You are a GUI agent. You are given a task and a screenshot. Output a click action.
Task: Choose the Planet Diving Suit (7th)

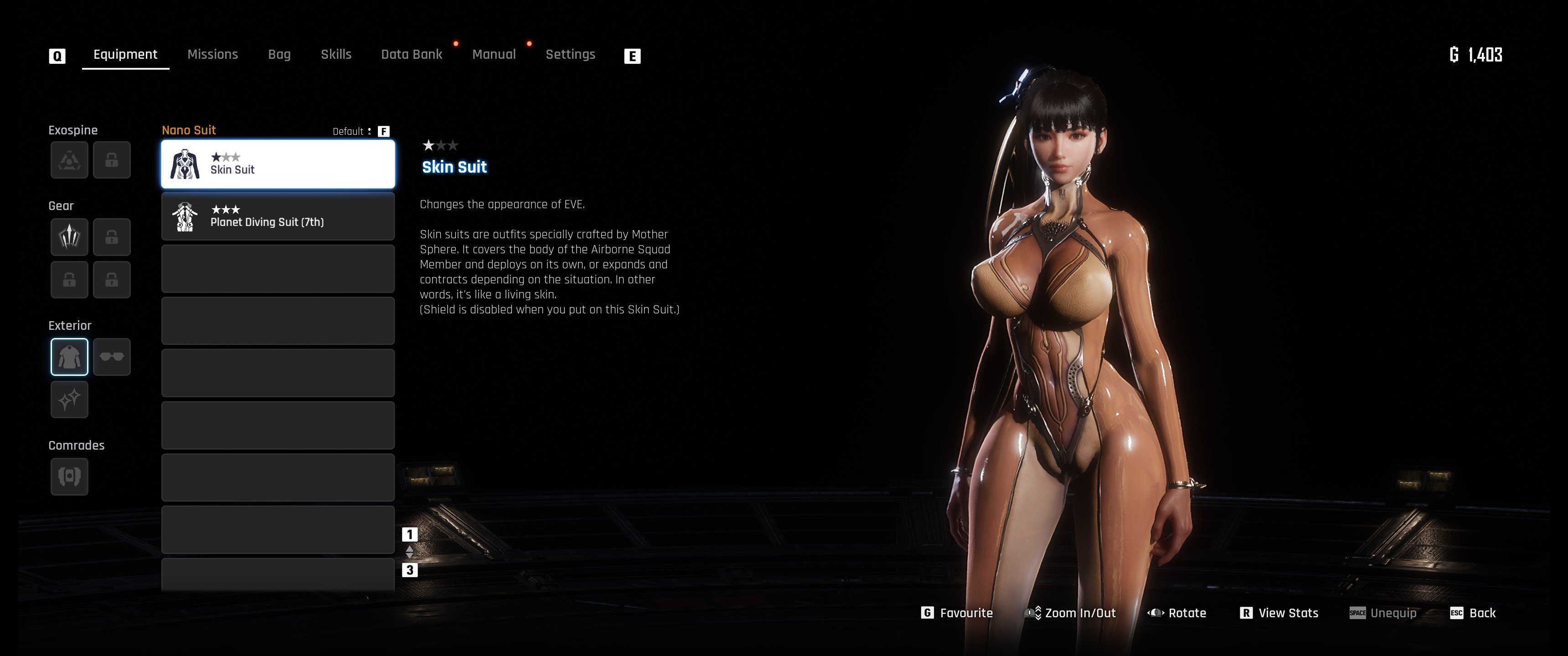click(x=278, y=217)
